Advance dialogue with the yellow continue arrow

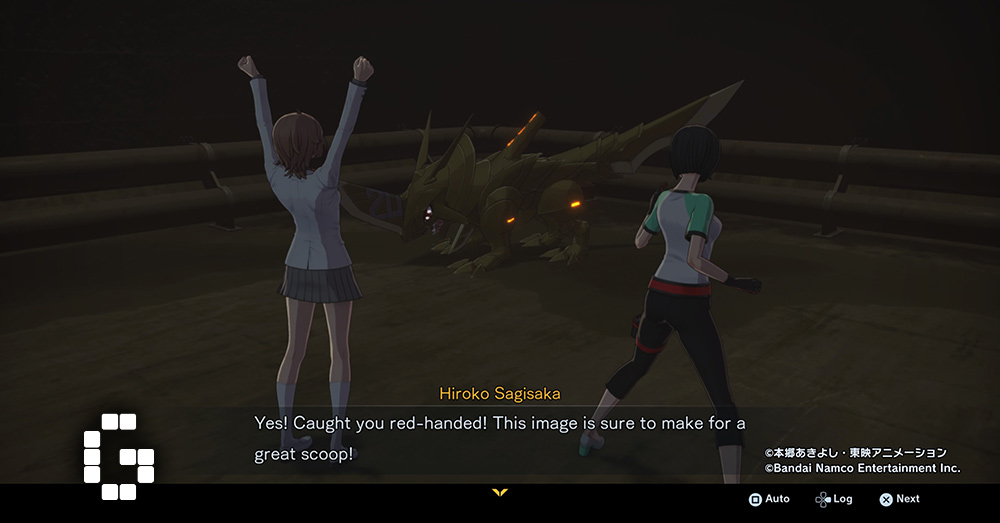point(500,492)
